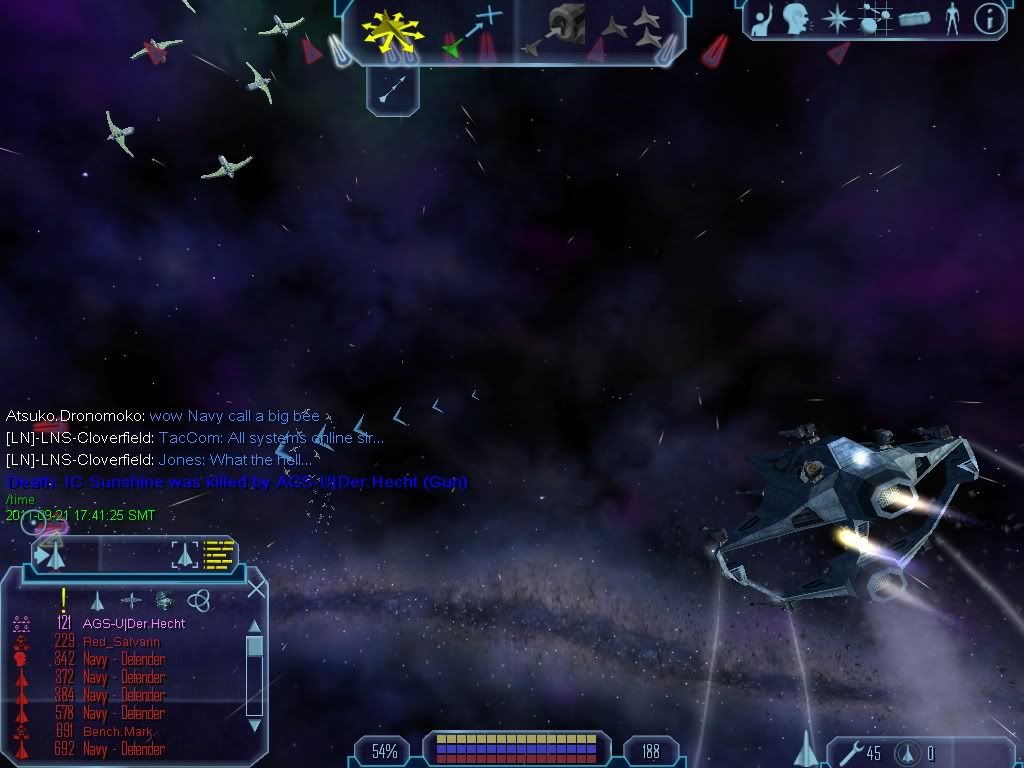The height and width of the screenshot is (768, 1024).
Task: Open the inventory cargo crate icon
Action: click(x=914, y=18)
